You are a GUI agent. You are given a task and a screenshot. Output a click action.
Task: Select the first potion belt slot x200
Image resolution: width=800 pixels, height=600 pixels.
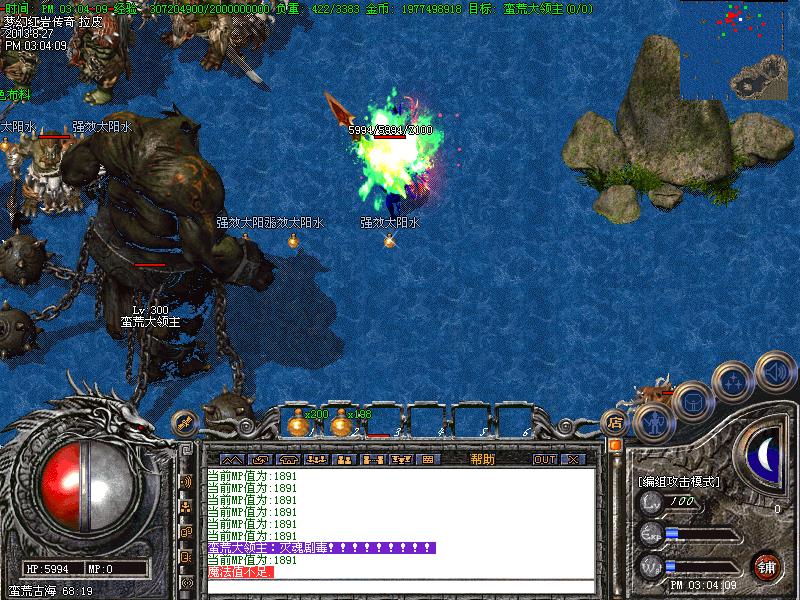click(298, 422)
